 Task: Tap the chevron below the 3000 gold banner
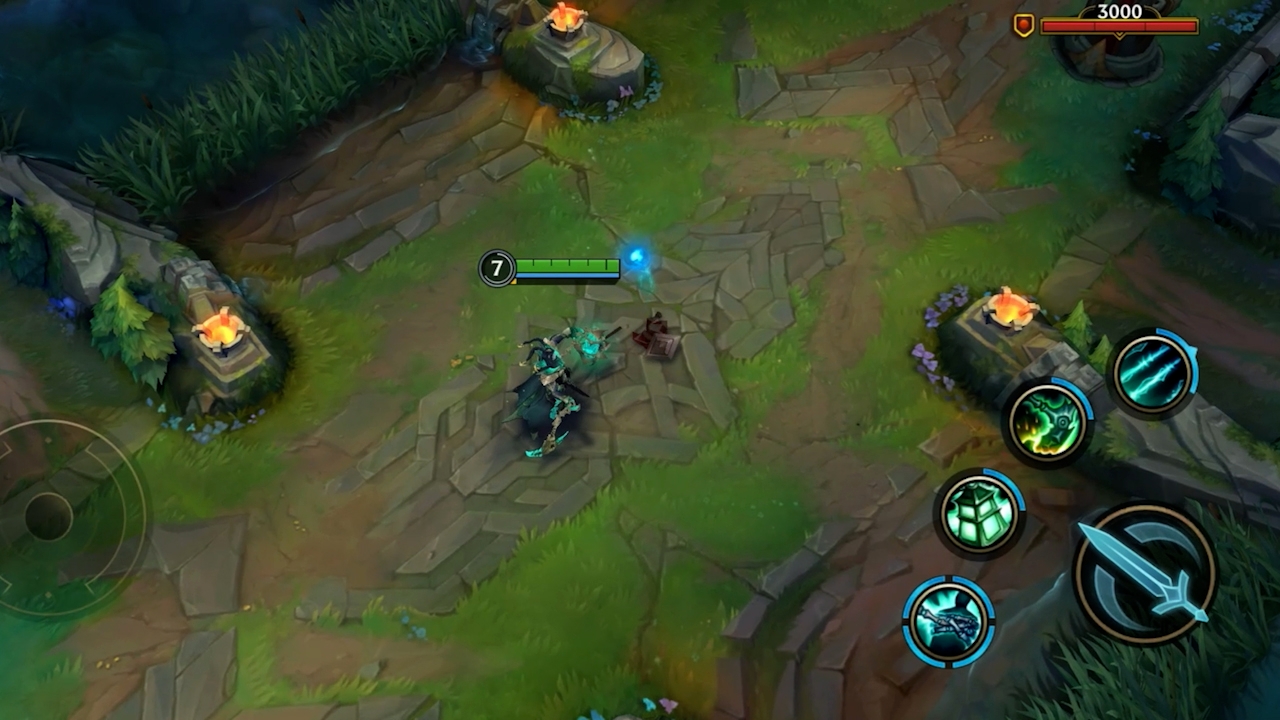1120,34
